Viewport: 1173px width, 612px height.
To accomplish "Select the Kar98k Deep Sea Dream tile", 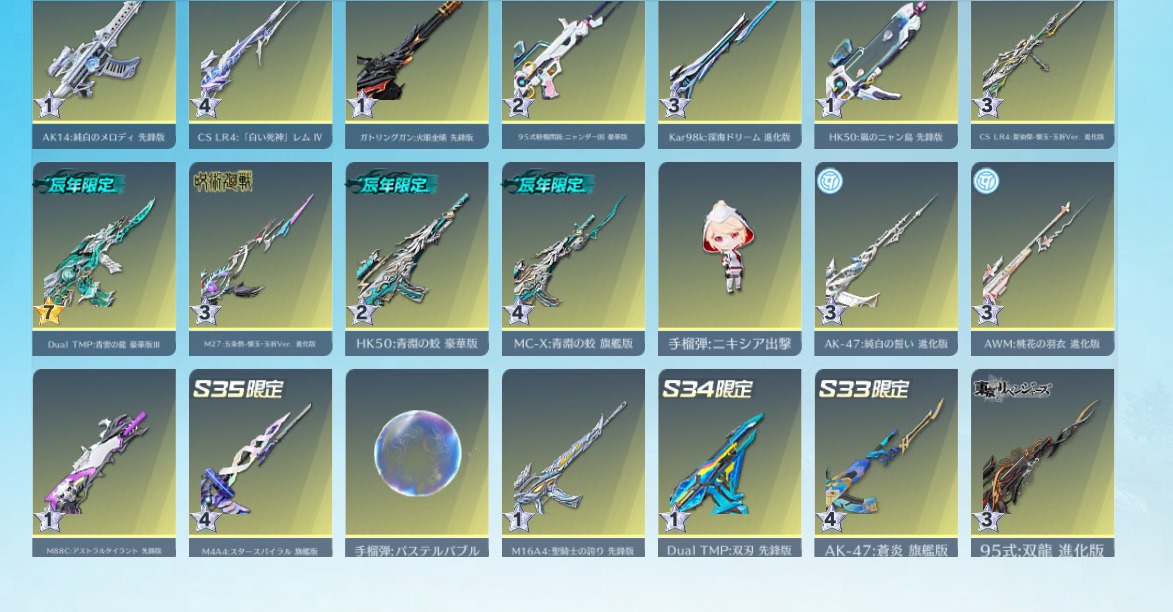I will [729, 70].
